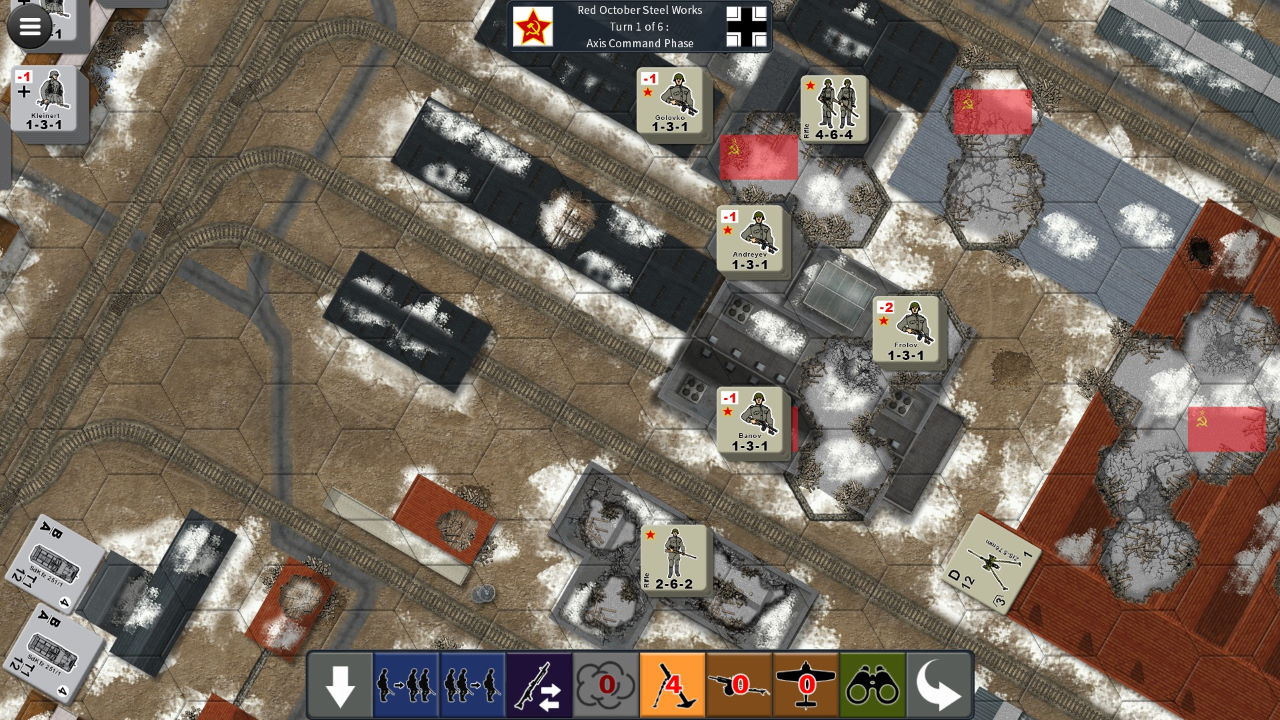Activate the machine gun weapon swap button
The image size is (1280, 720).
(538, 686)
